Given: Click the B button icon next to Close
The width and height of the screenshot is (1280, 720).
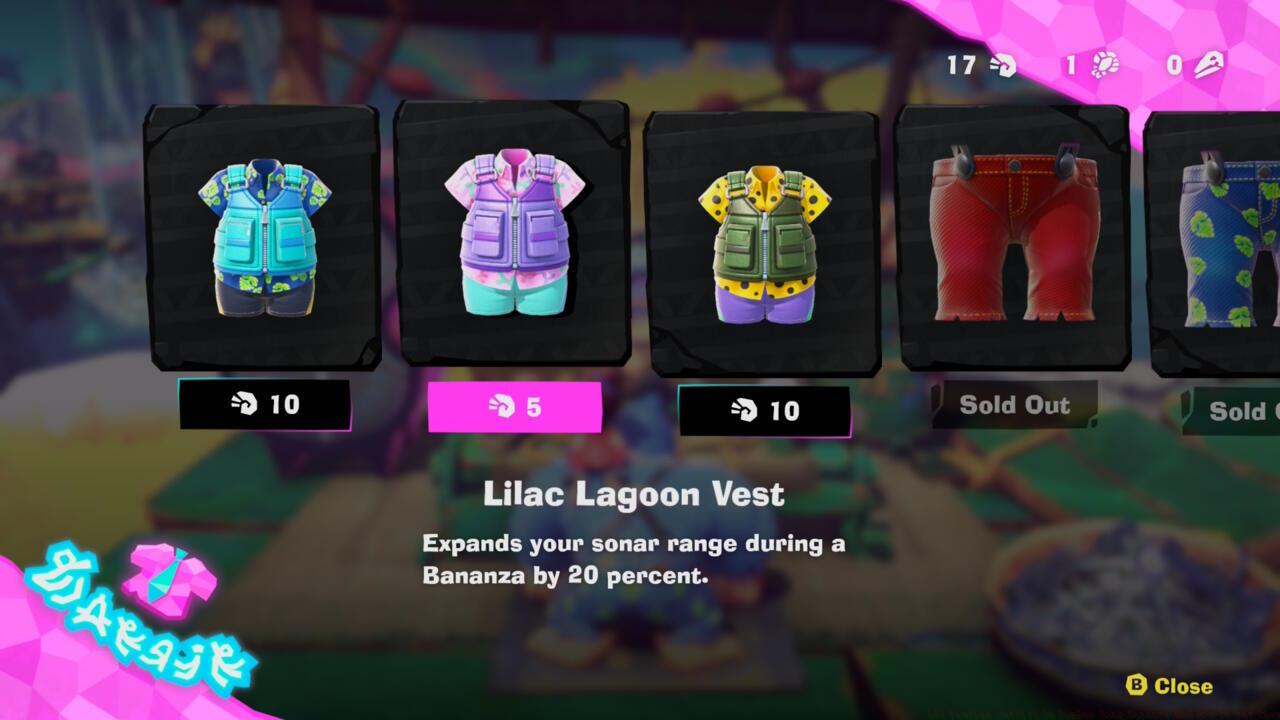Looking at the screenshot, I should 1136,687.
